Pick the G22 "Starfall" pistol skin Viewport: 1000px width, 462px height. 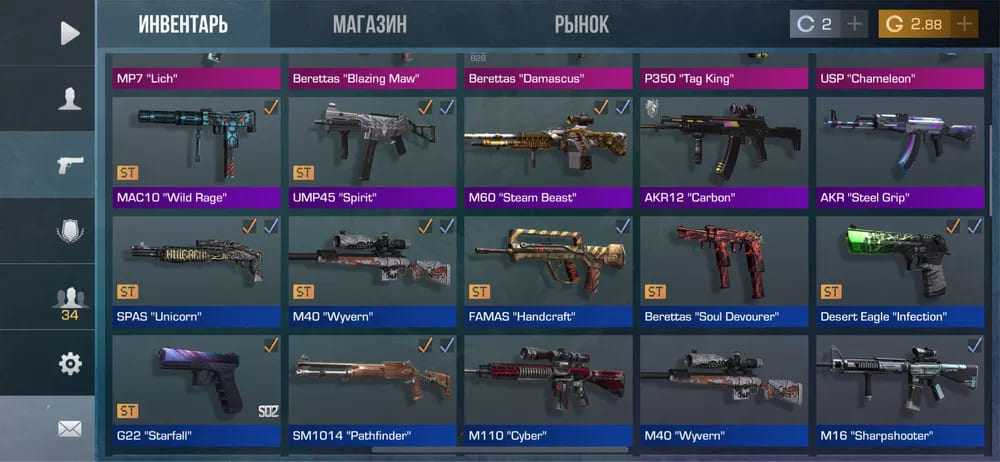(x=196, y=381)
